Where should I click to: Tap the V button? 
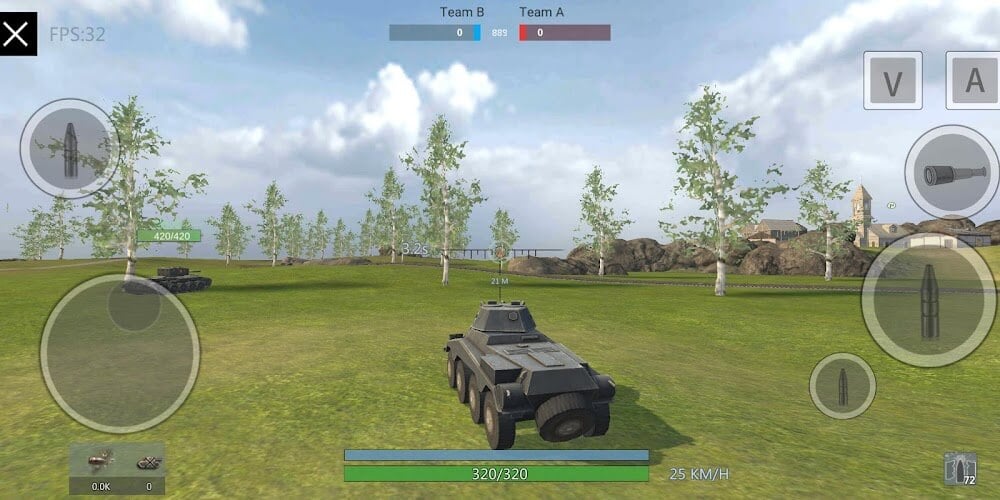coord(893,81)
